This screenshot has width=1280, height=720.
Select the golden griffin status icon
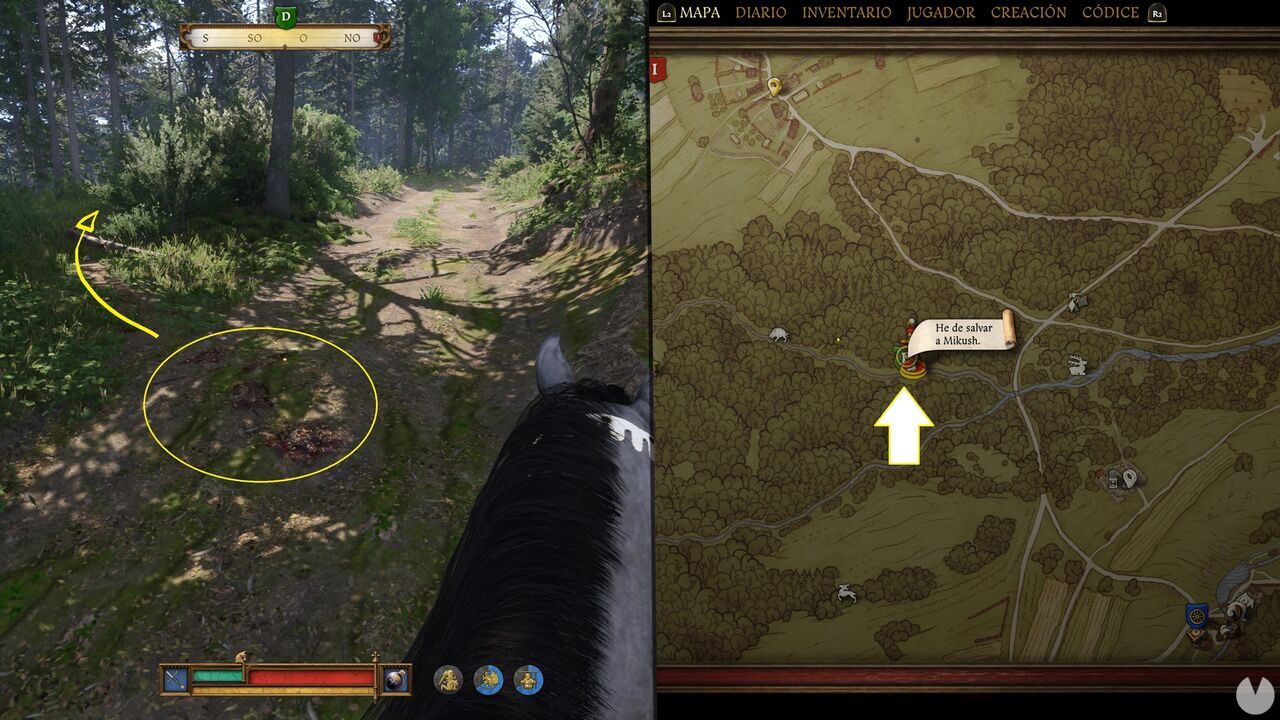[488, 678]
